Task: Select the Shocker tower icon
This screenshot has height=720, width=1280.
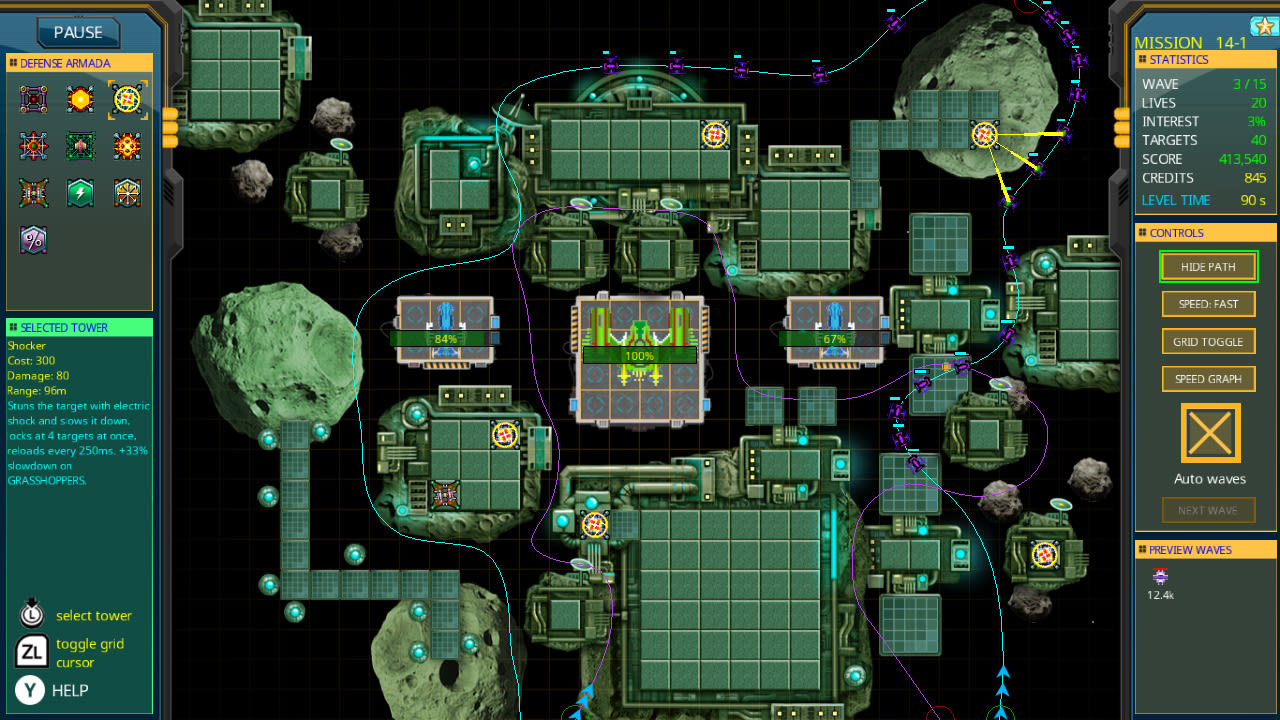Action: [127, 99]
